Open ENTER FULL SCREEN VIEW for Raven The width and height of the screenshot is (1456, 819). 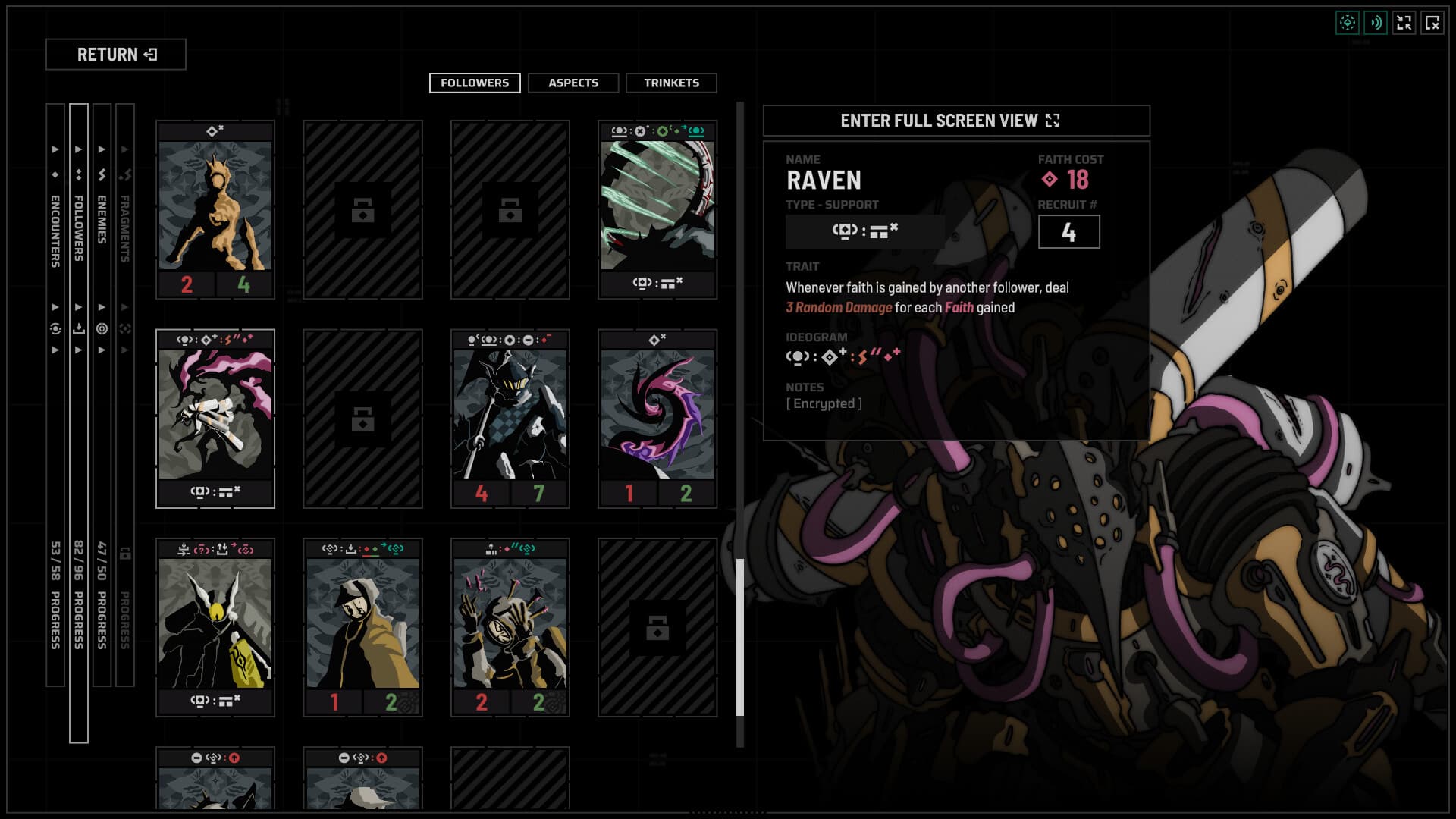point(955,120)
